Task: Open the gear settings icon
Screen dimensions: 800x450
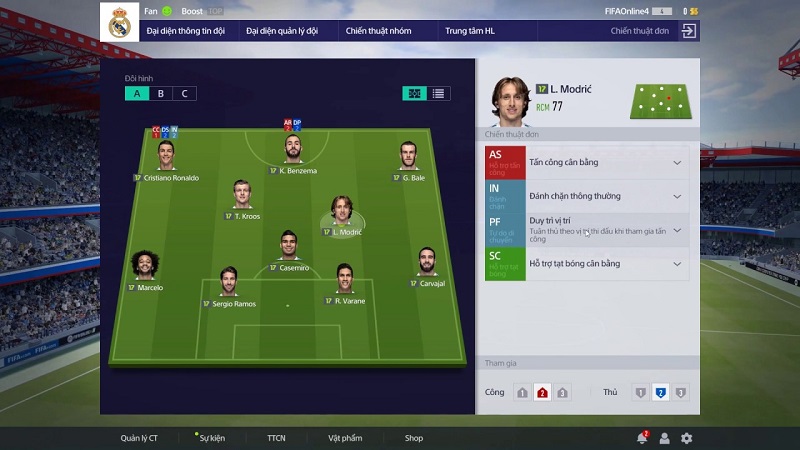Action: coord(686,438)
